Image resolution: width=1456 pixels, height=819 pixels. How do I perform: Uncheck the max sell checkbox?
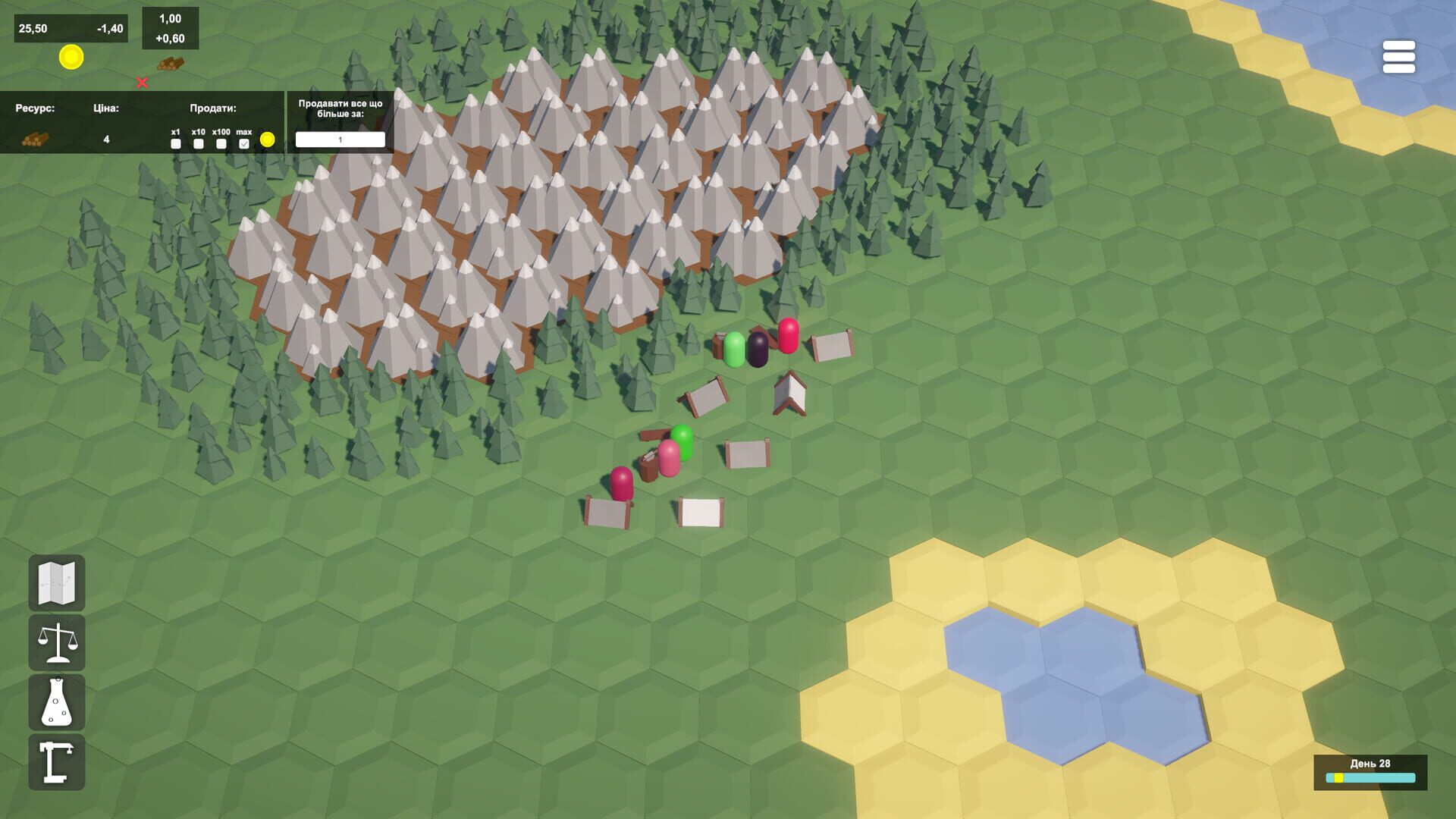pos(244,144)
